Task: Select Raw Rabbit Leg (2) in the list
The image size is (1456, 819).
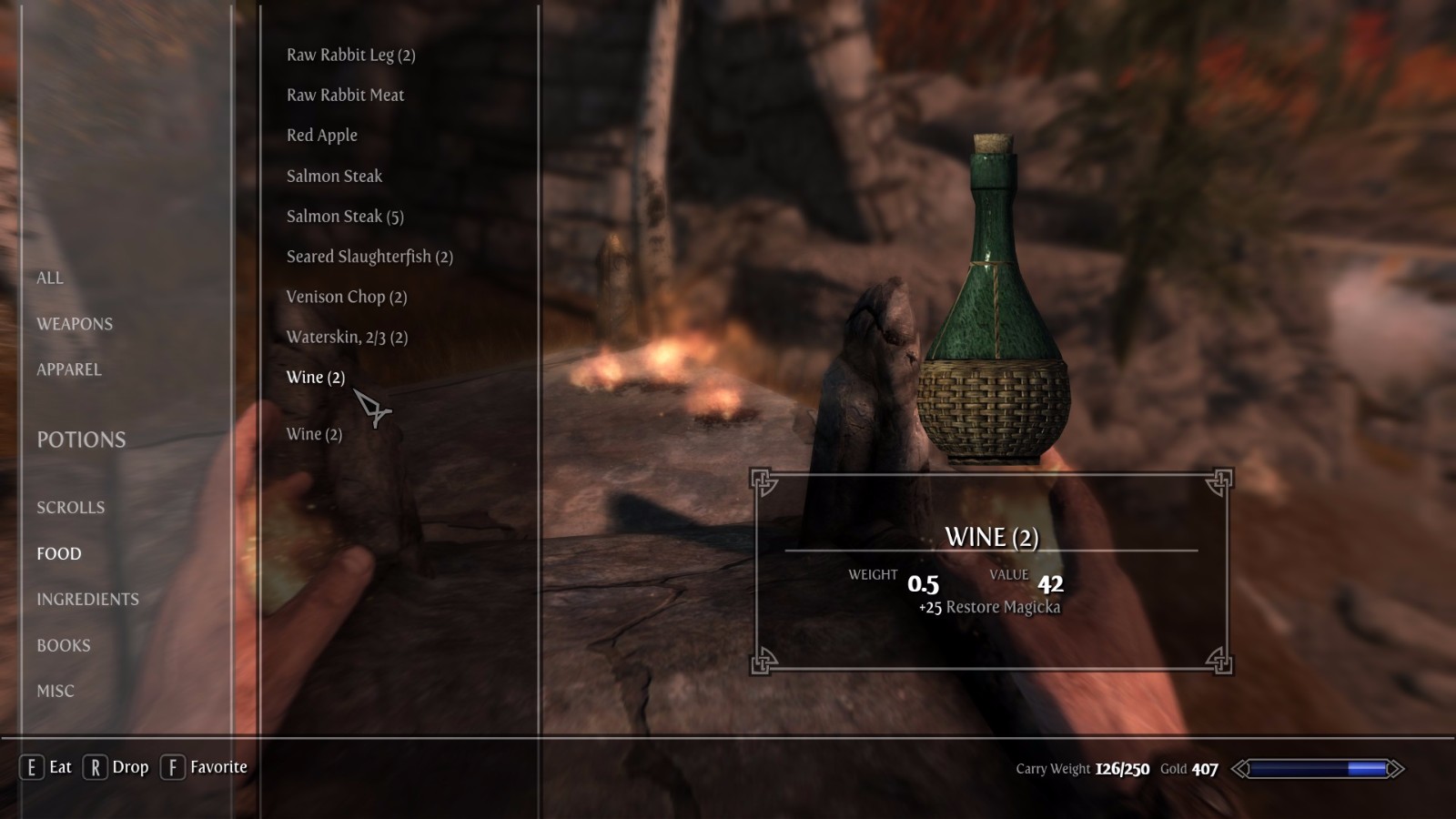Action: (x=350, y=56)
